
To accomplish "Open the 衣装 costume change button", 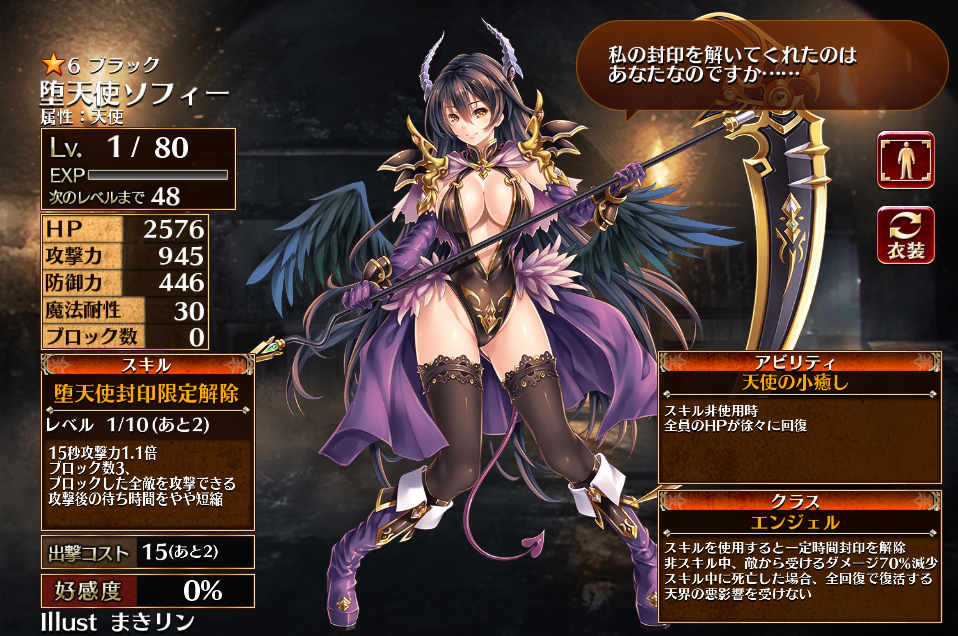I will (x=905, y=236).
